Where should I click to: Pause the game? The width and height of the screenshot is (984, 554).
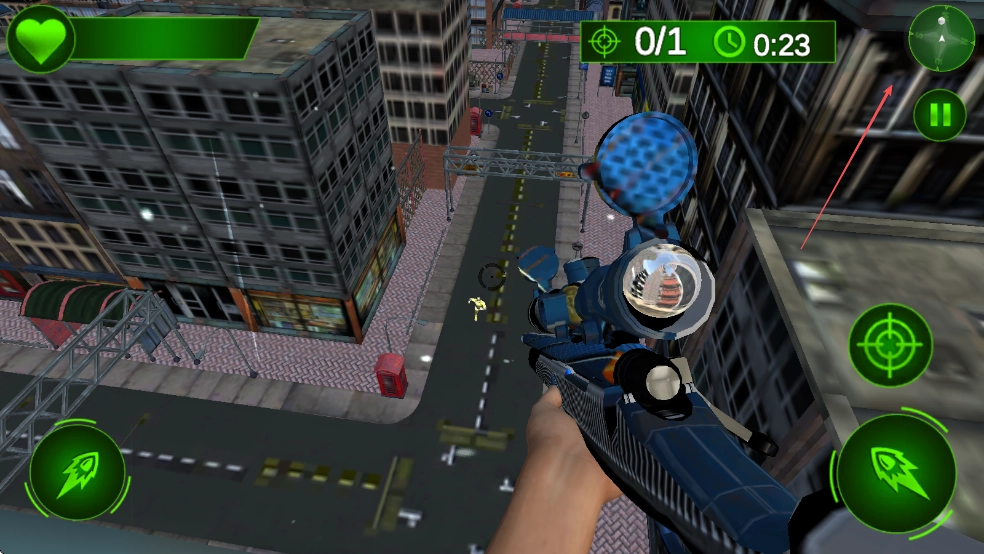pos(939,115)
